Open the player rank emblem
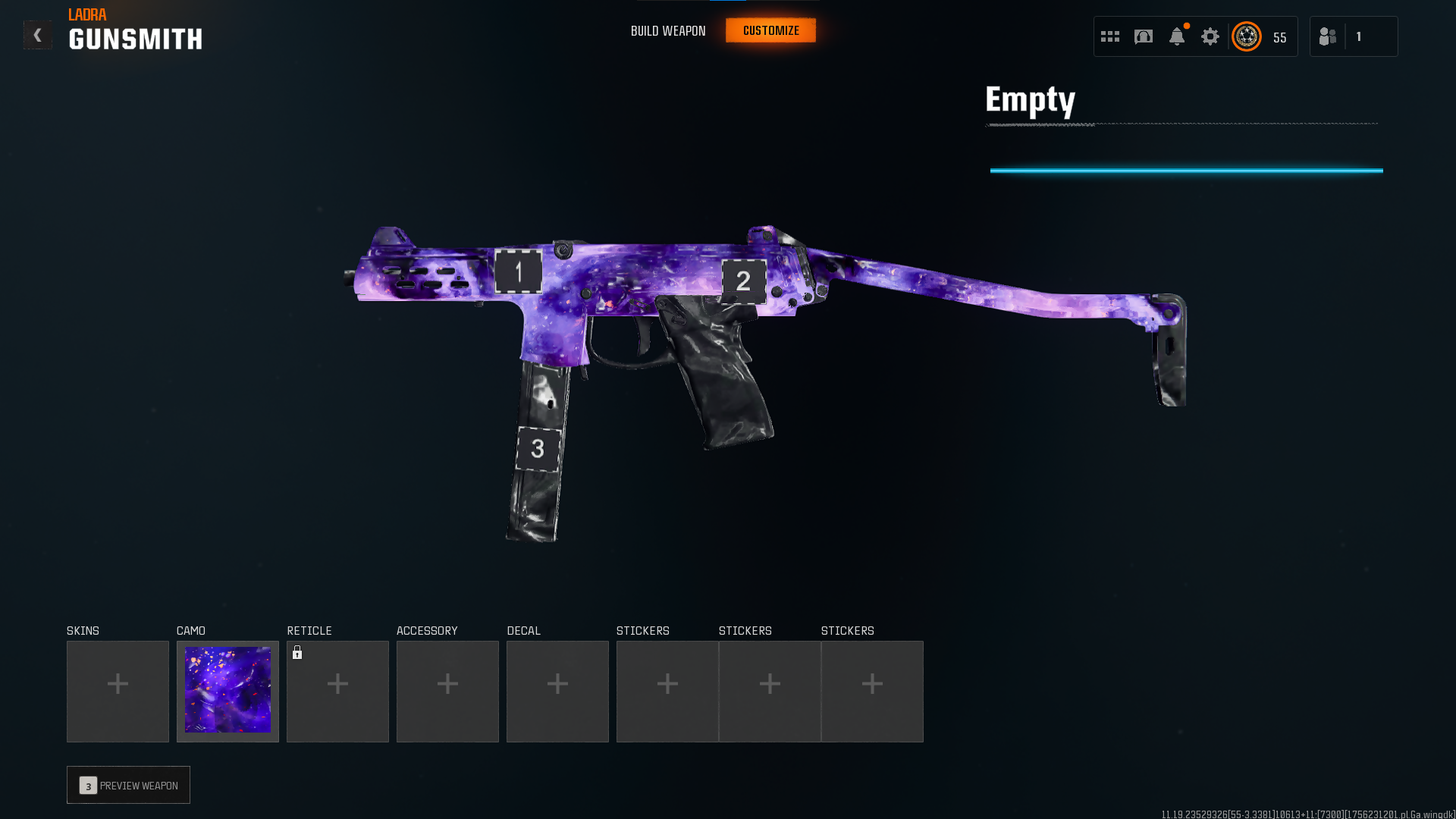Viewport: 1456px width, 819px height. [x=1247, y=36]
